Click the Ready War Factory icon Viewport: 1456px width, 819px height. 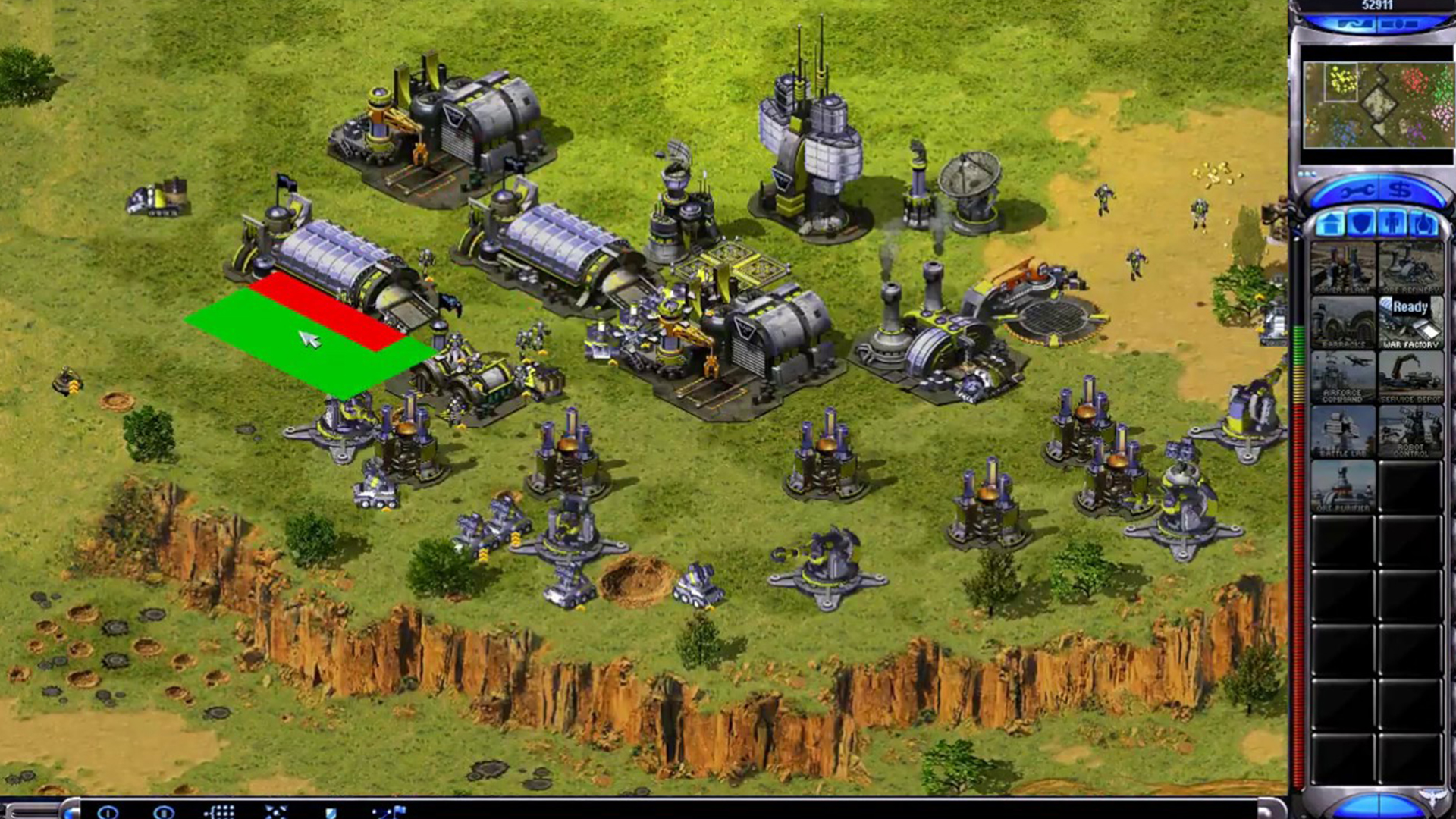[x=1410, y=323]
